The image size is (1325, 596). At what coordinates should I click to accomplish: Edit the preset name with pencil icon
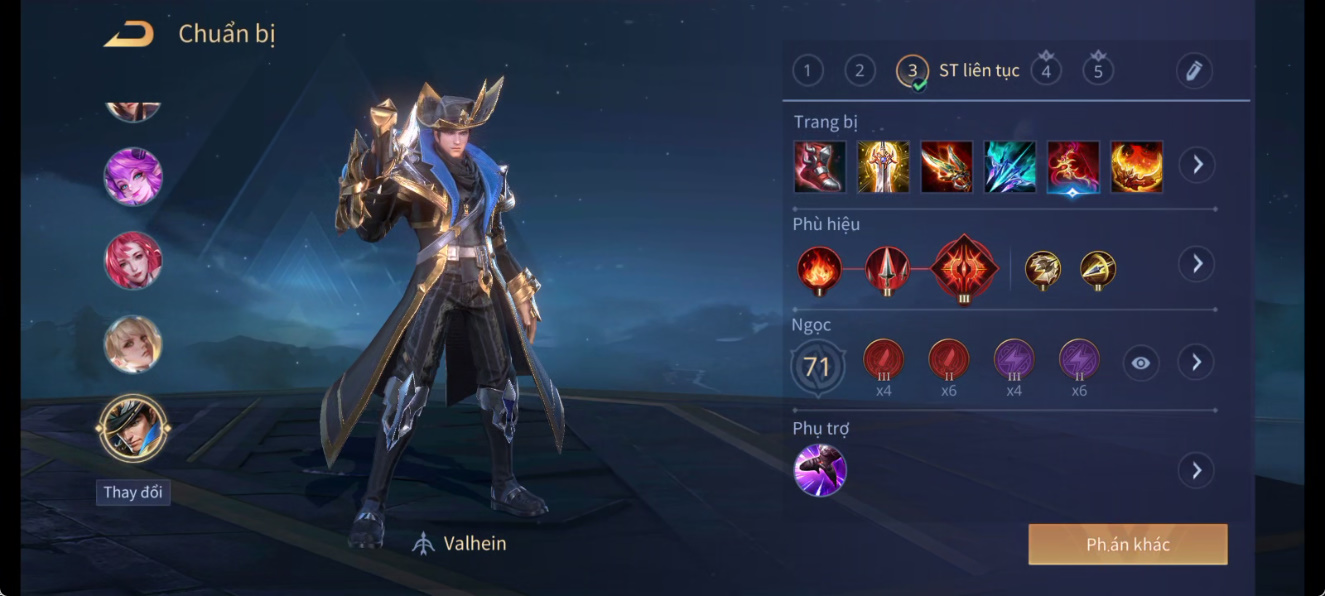tap(1193, 70)
